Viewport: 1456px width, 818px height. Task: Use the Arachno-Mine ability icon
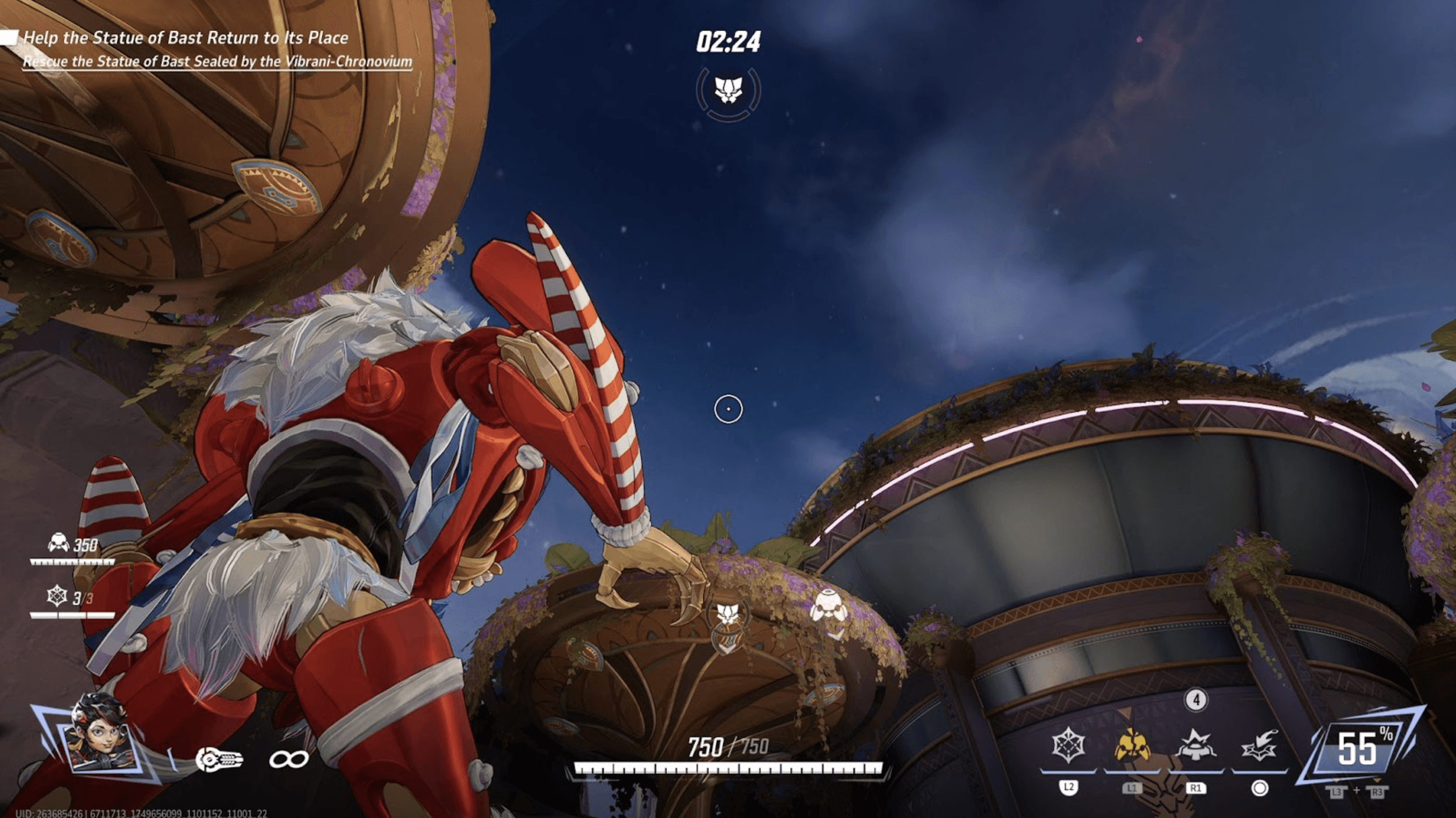point(1195,746)
